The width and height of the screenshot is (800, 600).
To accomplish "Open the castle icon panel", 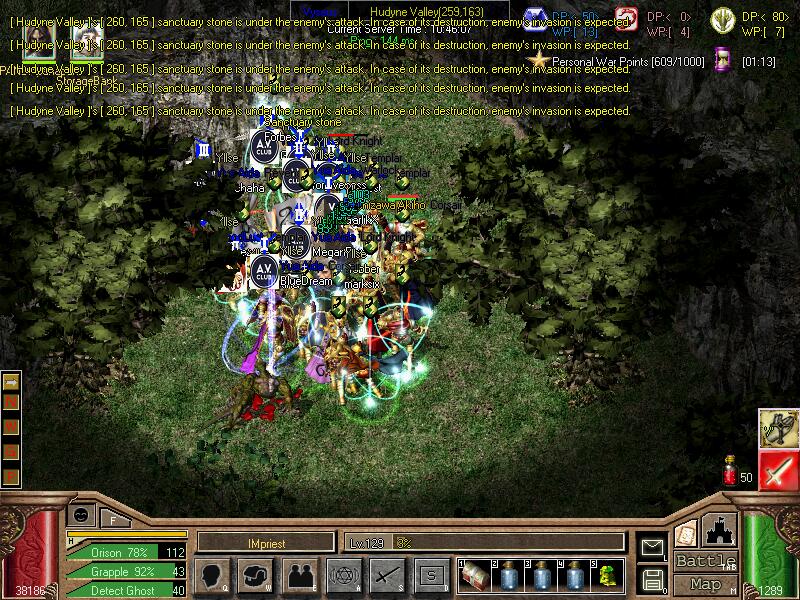I will (x=721, y=532).
